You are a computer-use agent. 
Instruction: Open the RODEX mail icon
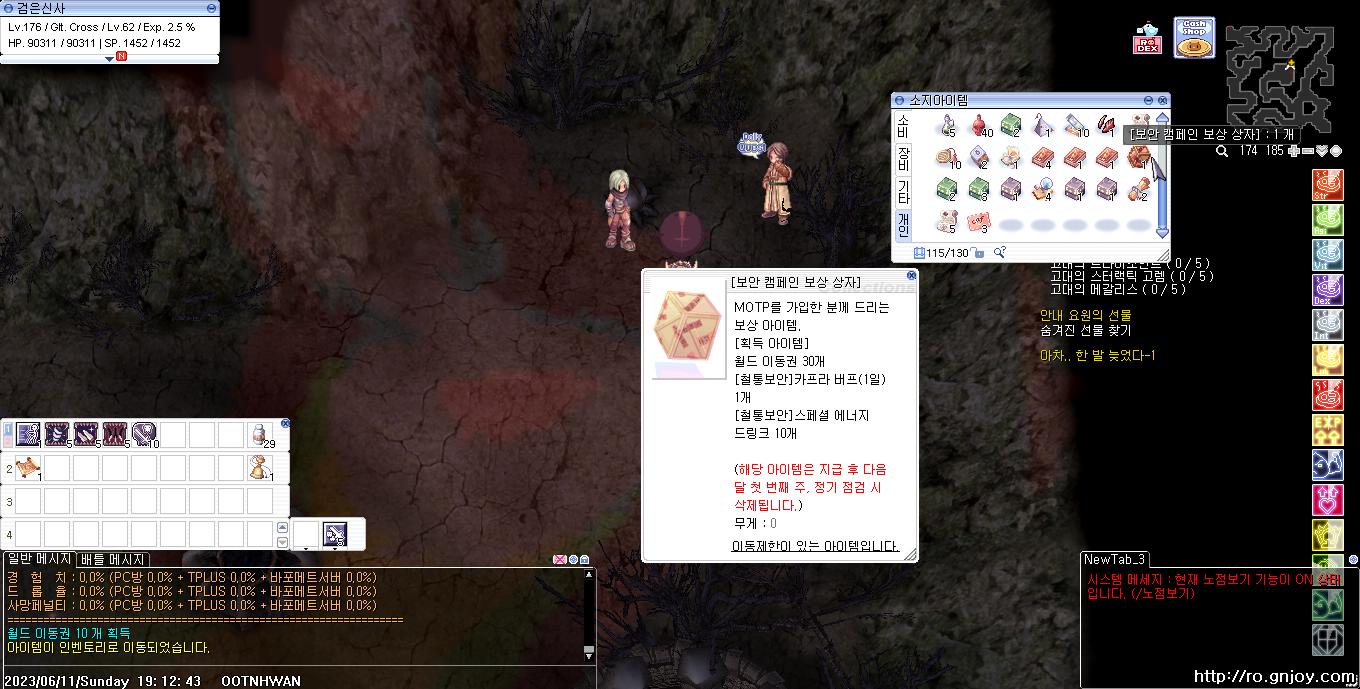tap(1147, 39)
